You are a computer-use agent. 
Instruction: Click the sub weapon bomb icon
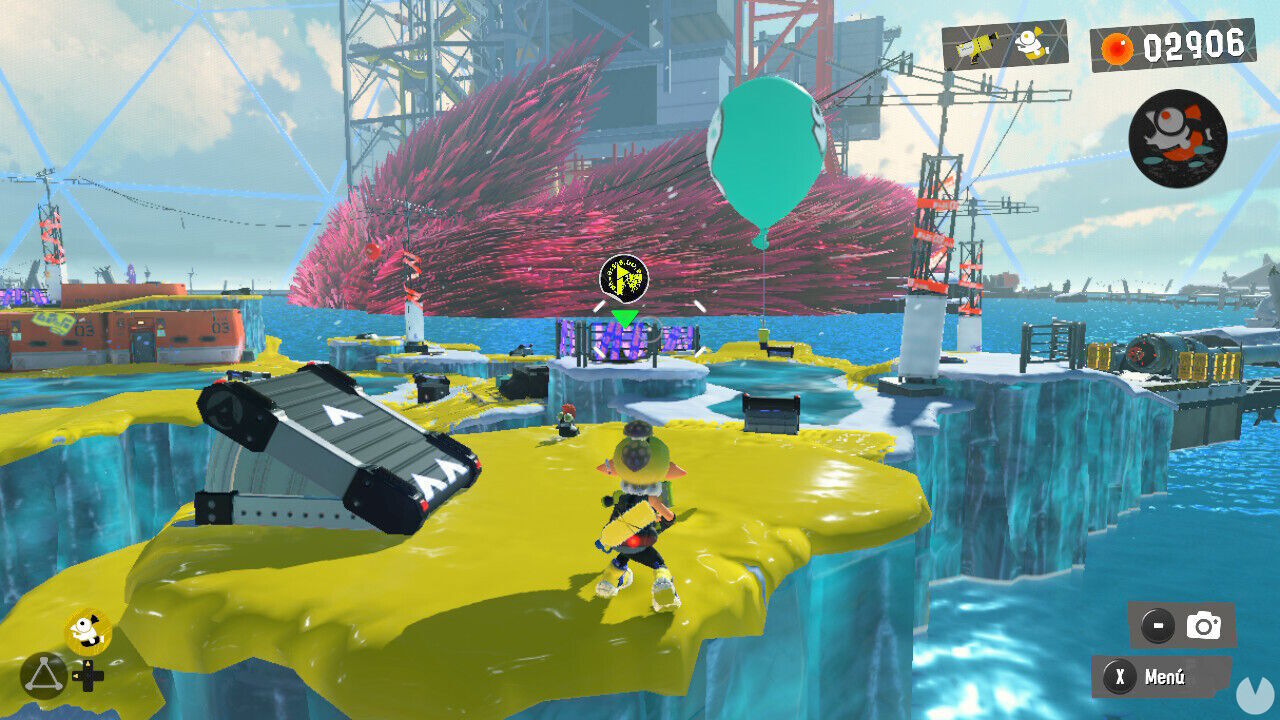(1032, 45)
